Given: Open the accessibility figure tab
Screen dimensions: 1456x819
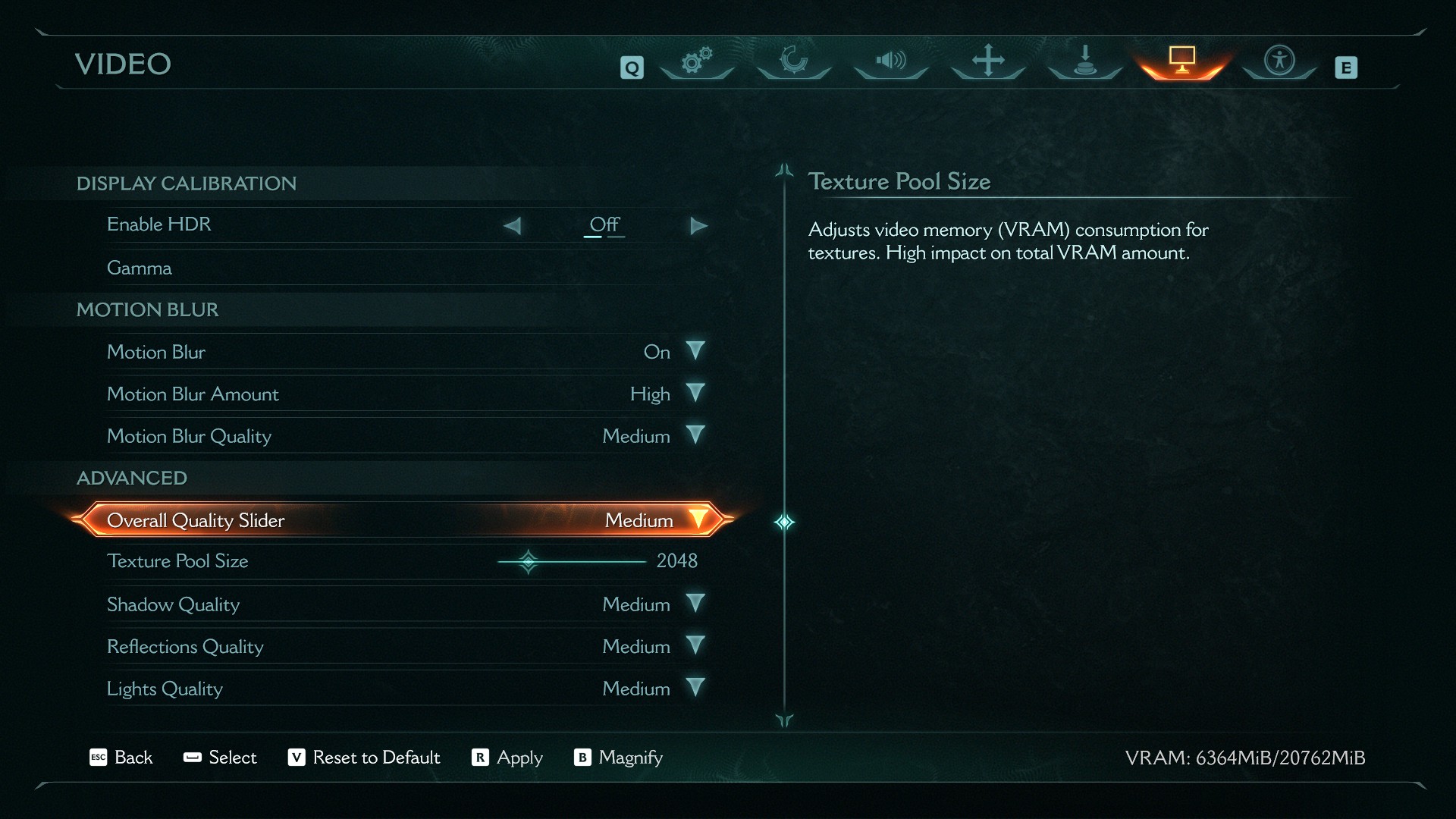Looking at the screenshot, I should point(1279,61).
